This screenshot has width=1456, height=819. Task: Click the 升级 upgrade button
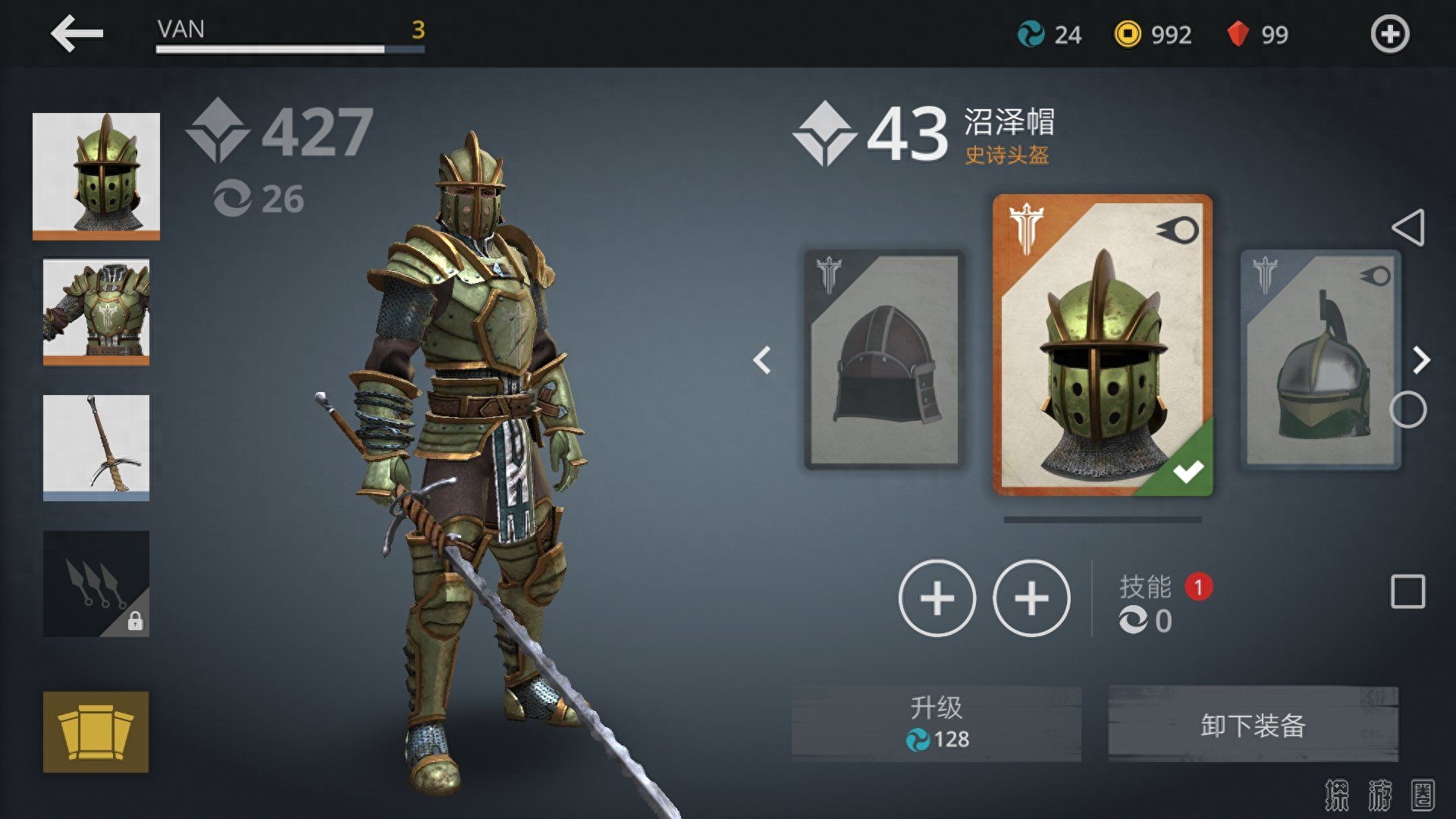(x=937, y=723)
